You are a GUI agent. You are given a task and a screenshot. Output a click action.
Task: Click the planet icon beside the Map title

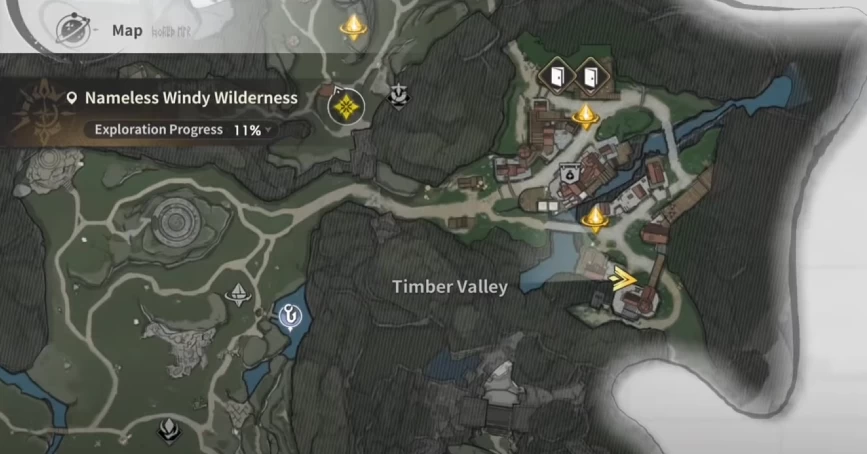(70, 29)
